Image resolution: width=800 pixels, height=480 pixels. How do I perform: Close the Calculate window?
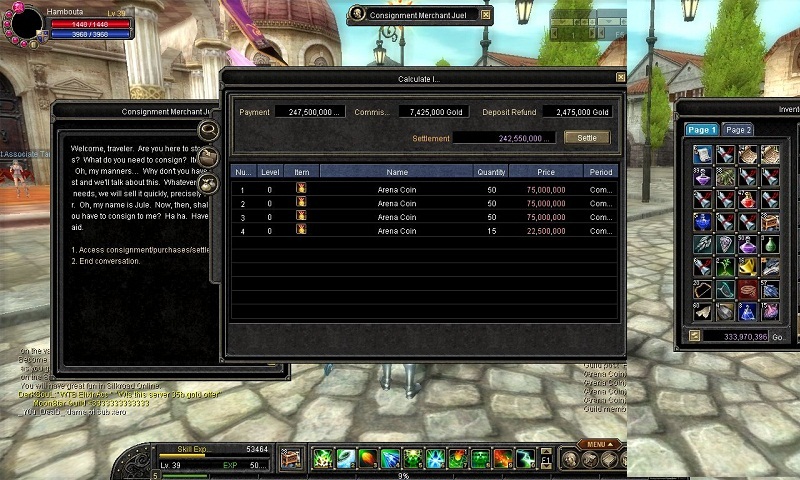pos(620,77)
